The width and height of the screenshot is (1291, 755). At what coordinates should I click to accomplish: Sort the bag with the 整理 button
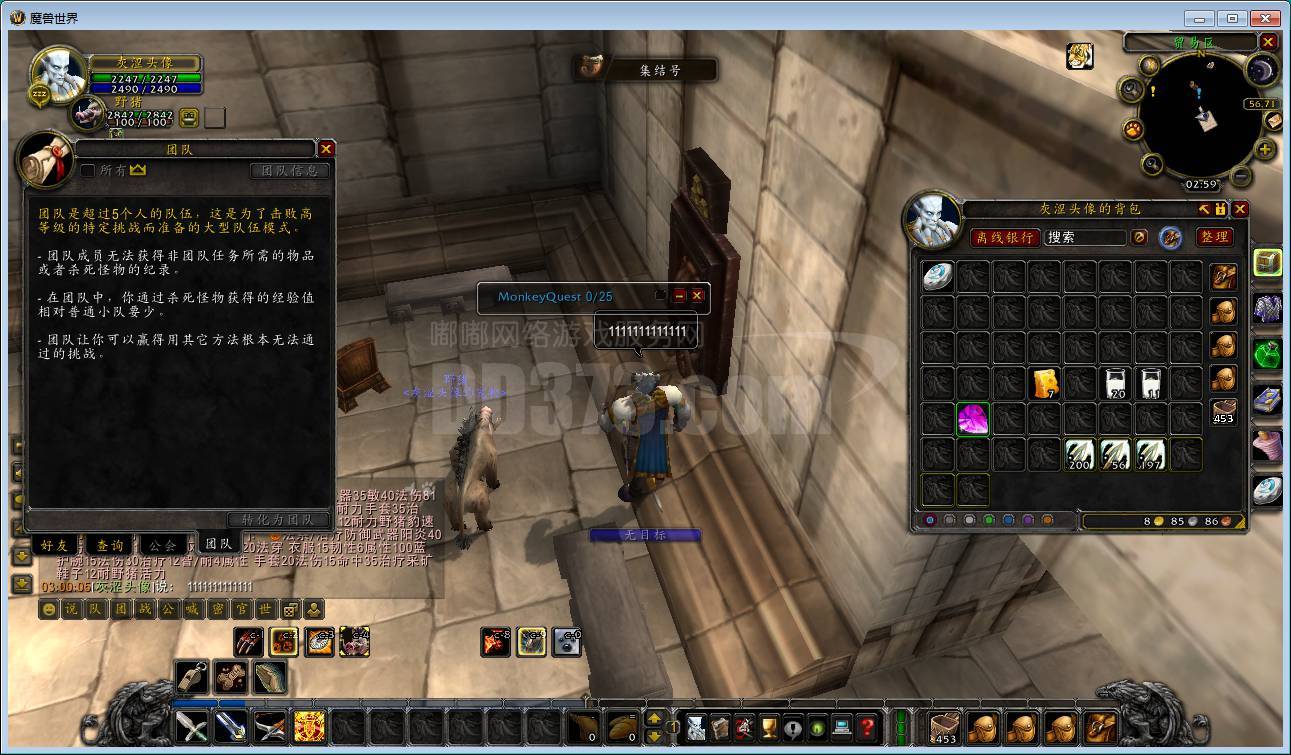click(1214, 237)
